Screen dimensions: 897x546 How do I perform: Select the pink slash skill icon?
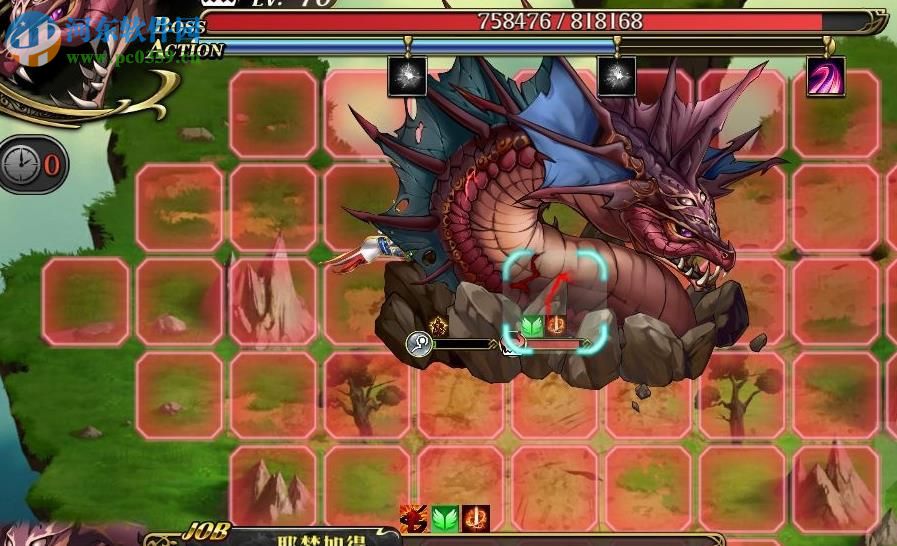[825, 77]
